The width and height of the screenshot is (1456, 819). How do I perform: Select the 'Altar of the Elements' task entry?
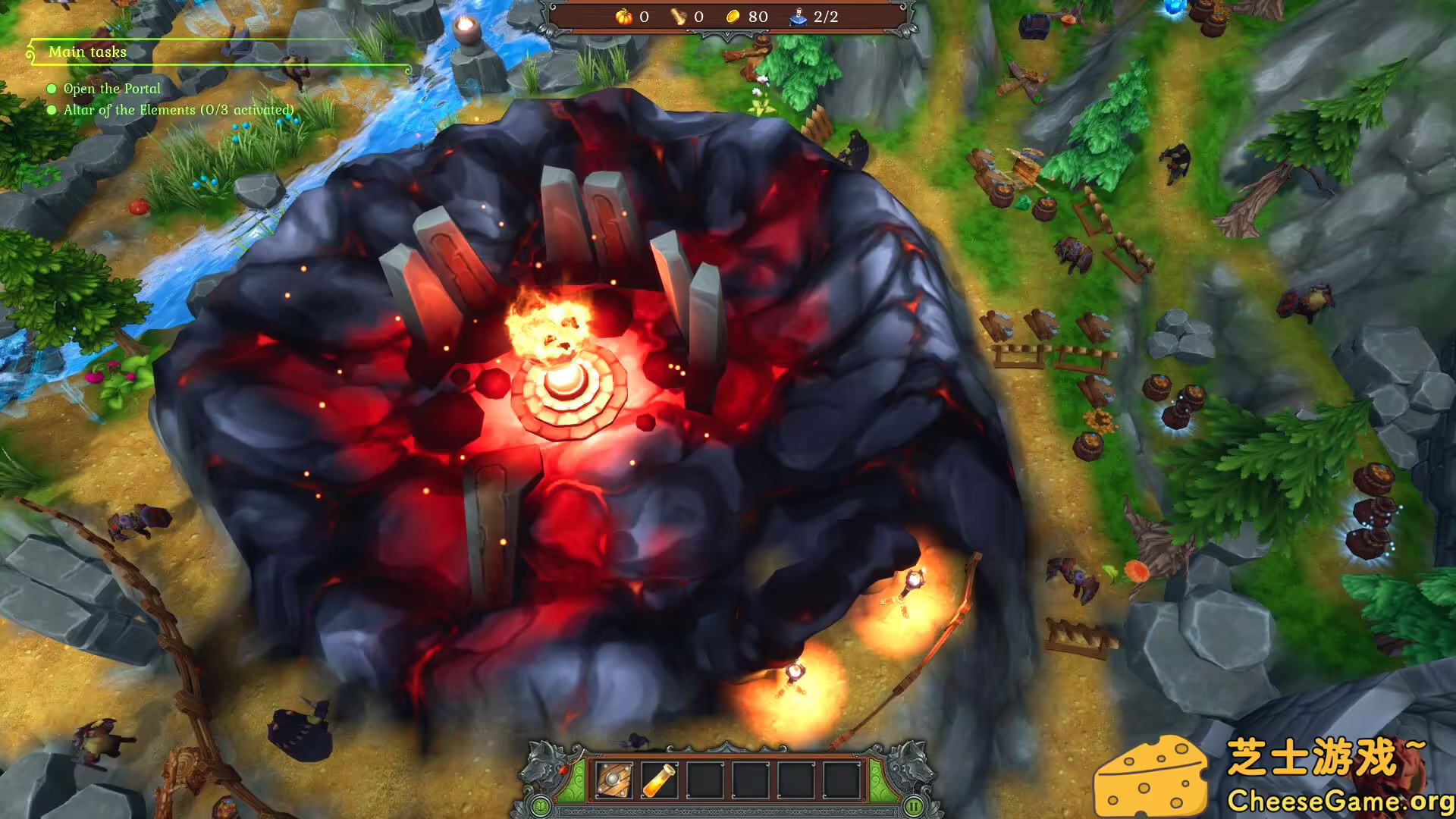[177, 110]
